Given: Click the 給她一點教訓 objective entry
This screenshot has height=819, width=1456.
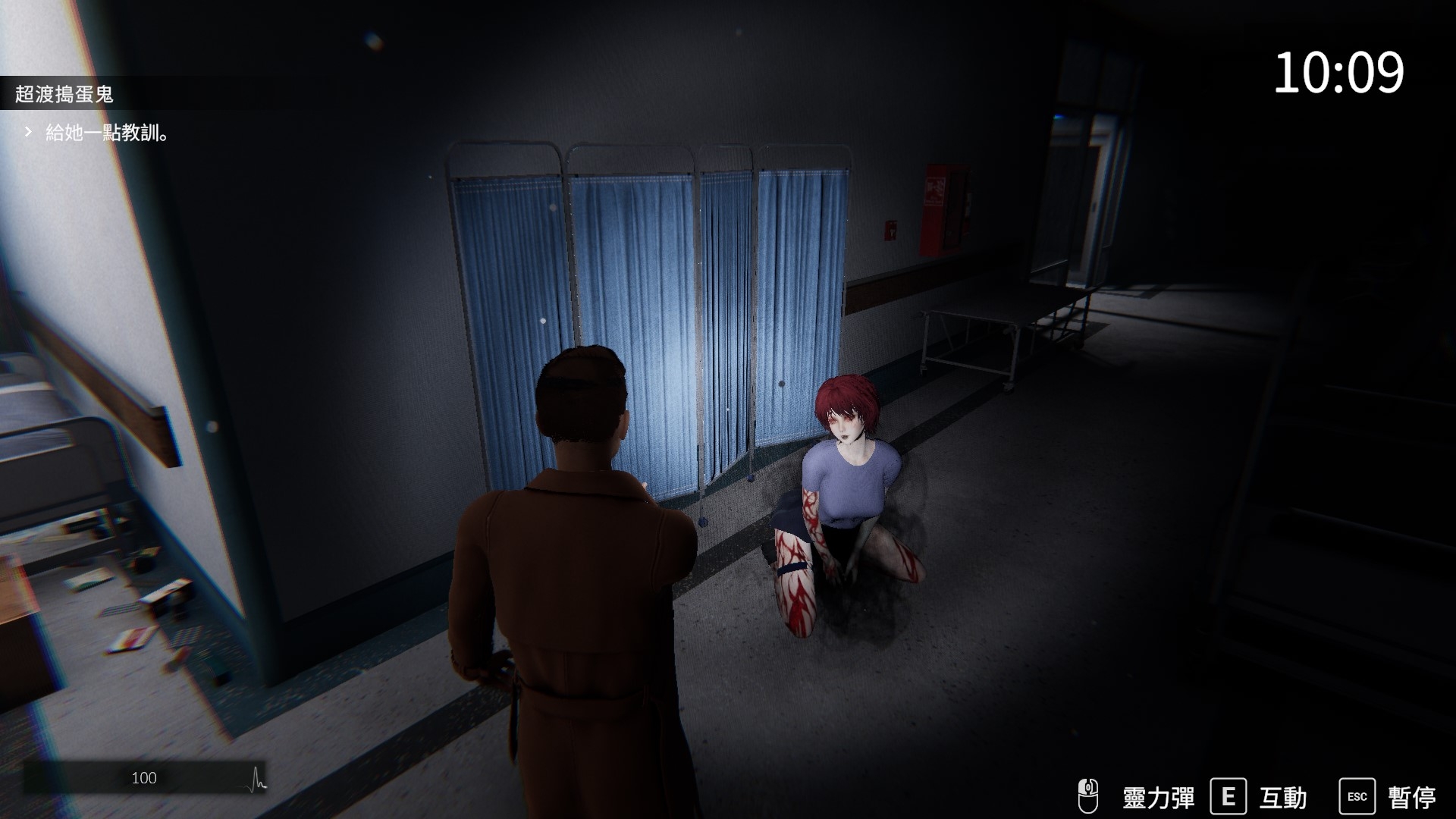Looking at the screenshot, I should pos(106,133).
